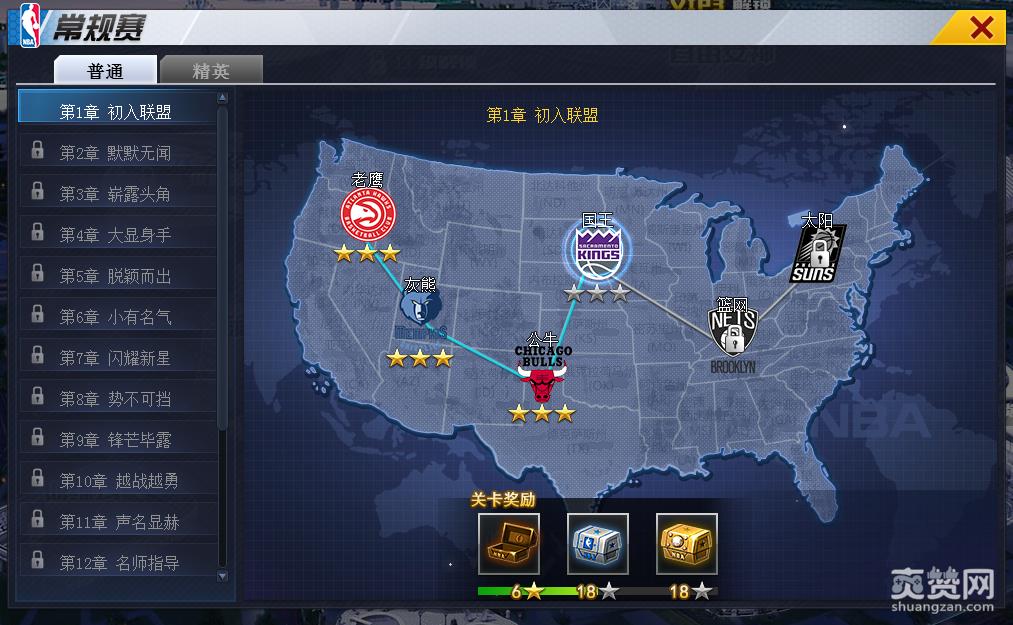
Task: Select 第8章 势不可挡 chapter row
Action: (x=116, y=399)
